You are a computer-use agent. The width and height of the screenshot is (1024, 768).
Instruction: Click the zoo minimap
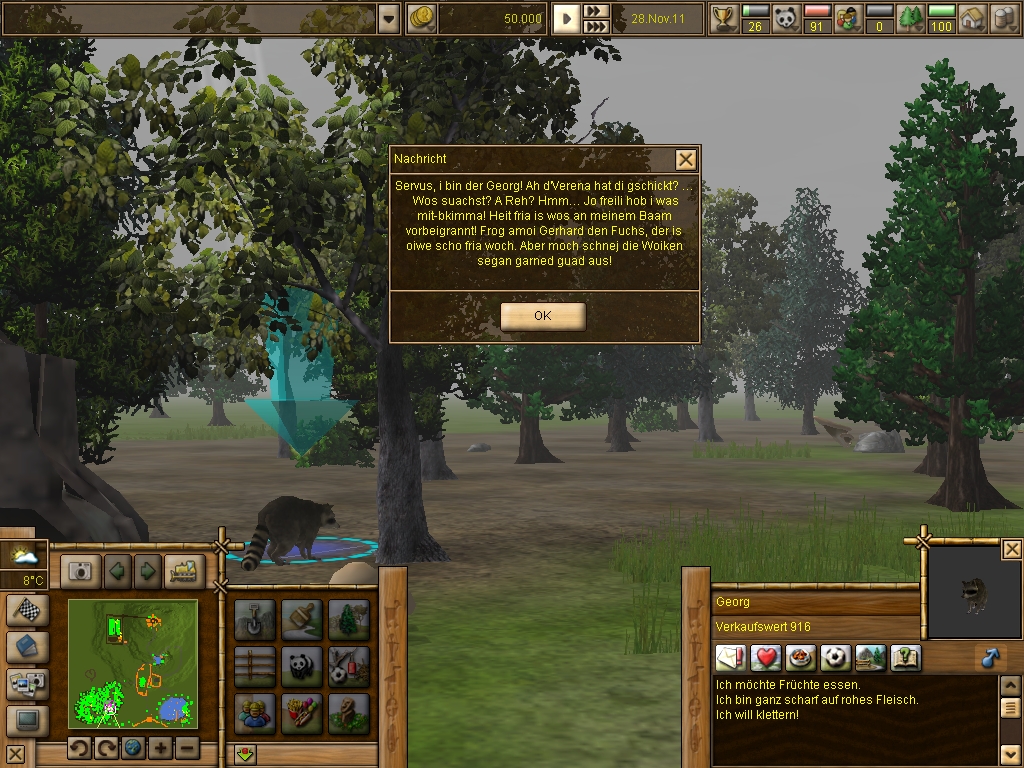(x=133, y=664)
